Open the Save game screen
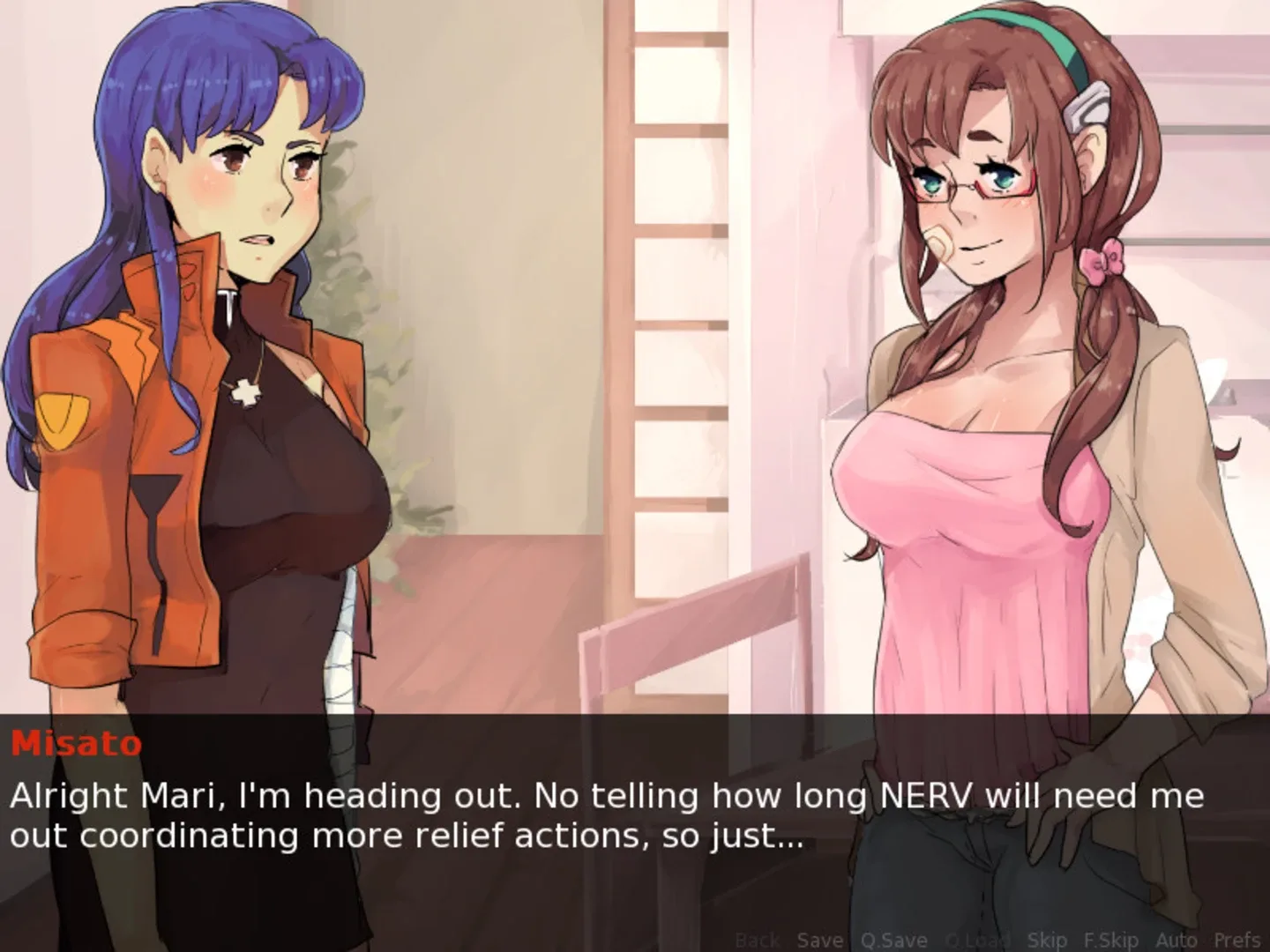This screenshot has width=1270, height=952. click(819, 940)
